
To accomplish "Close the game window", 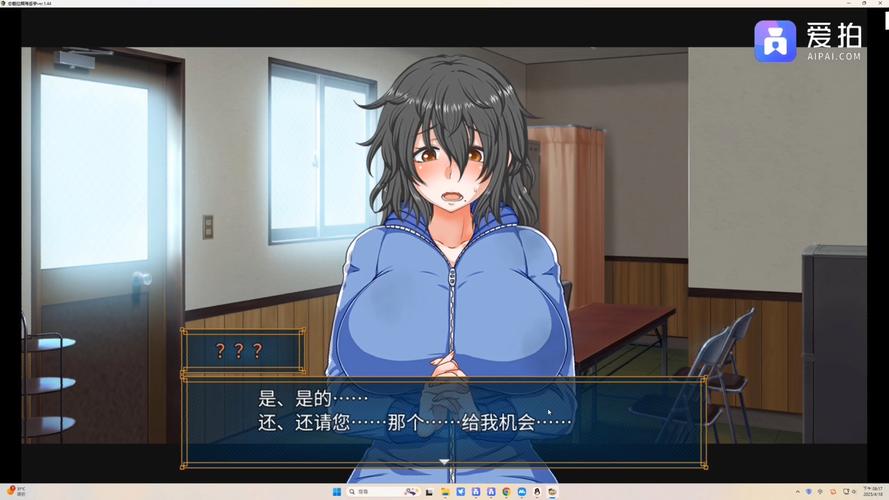I will tap(879, 4).
